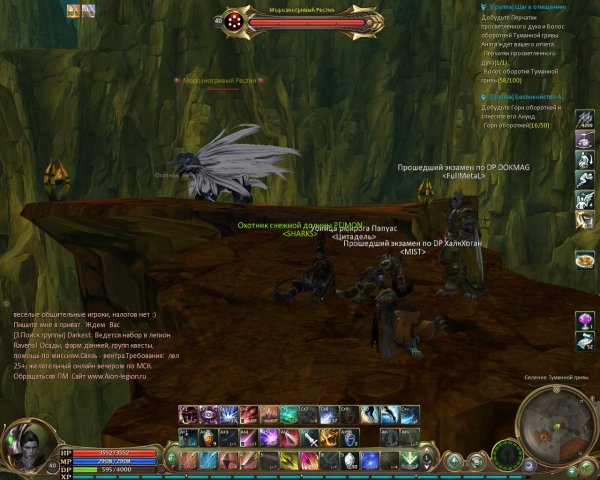Click the second buff icon at top-left
The width and height of the screenshot is (600, 480).
[88, 10]
